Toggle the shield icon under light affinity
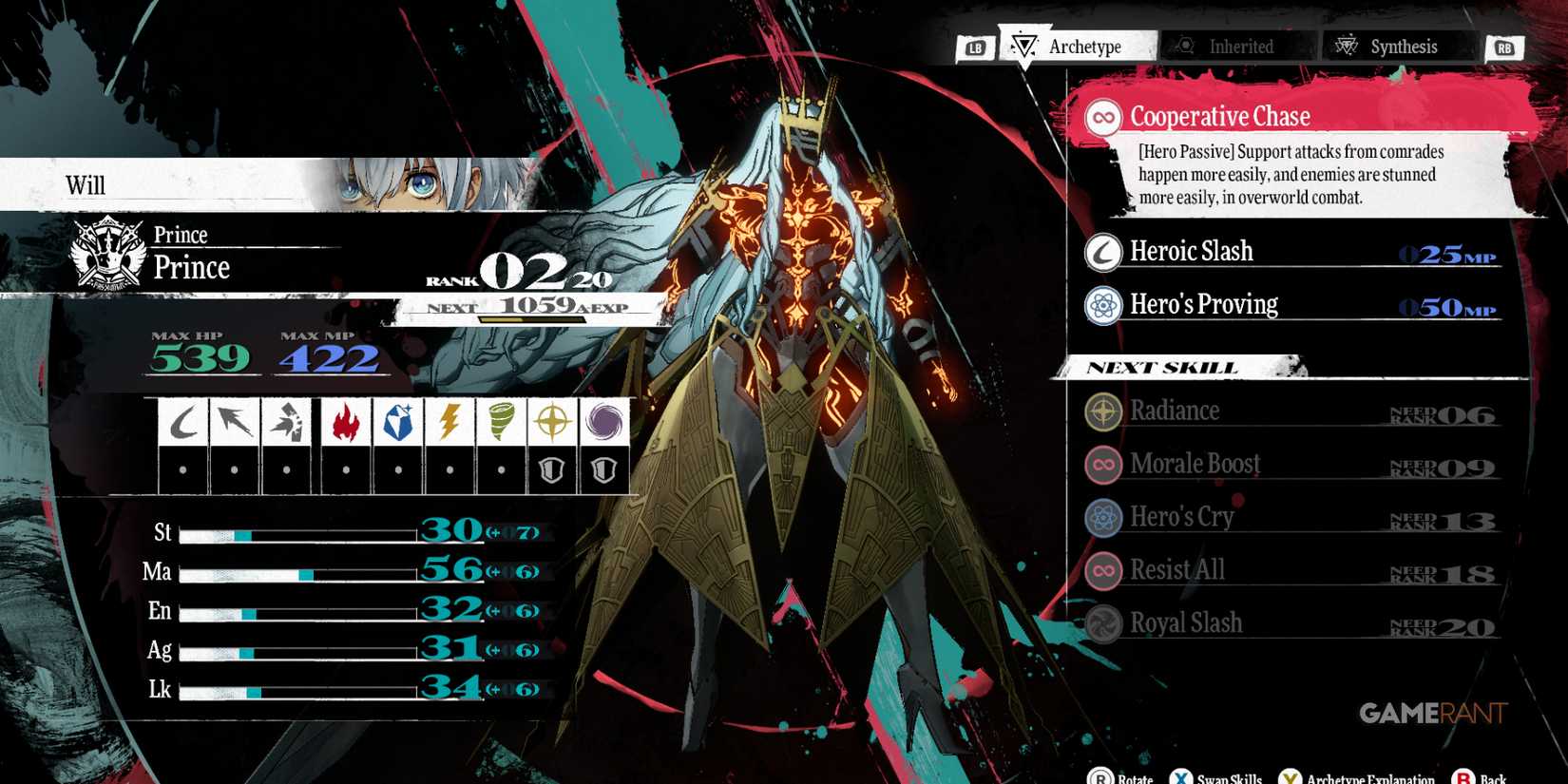The width and height of the screenshot is (1568, 784). click(552, 468)
